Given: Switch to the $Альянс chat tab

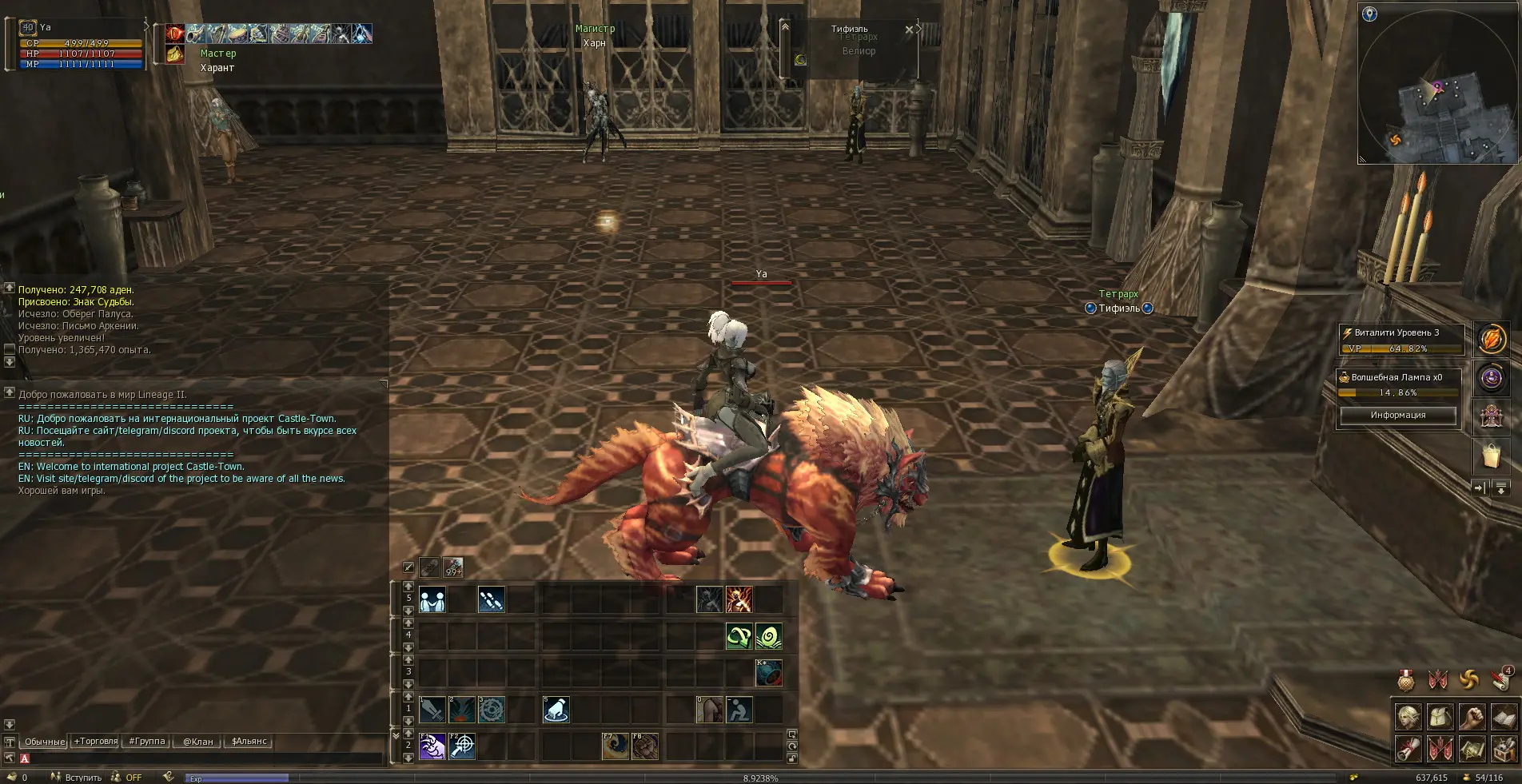Looking at the screenshot, I should point(249,742).
